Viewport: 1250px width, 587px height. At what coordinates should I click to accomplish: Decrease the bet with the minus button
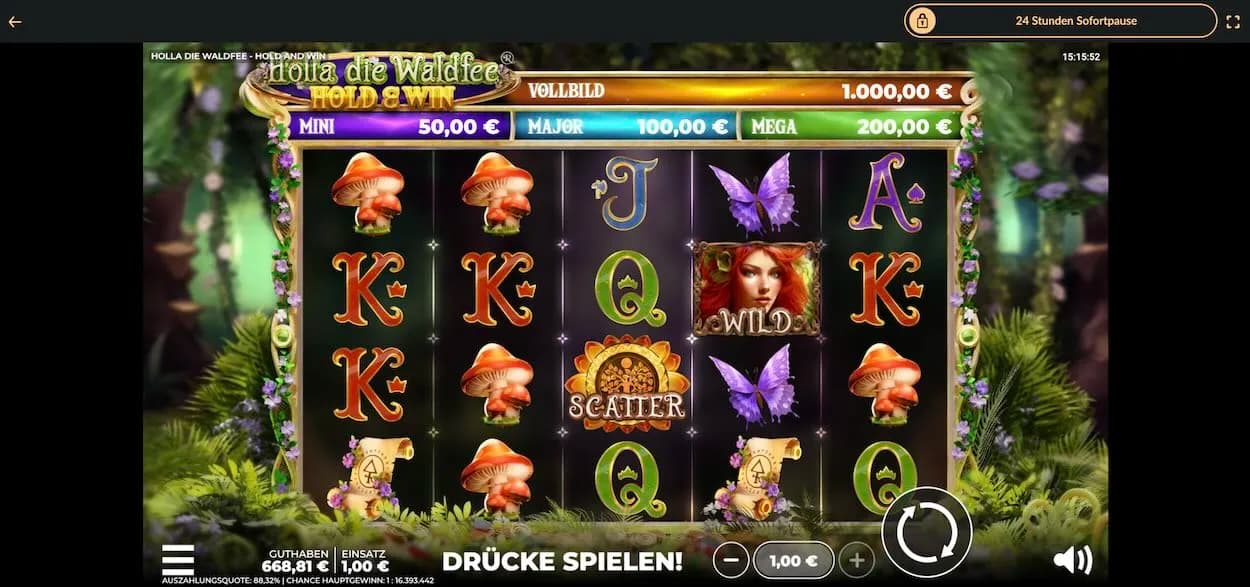(x=730, y=561)
